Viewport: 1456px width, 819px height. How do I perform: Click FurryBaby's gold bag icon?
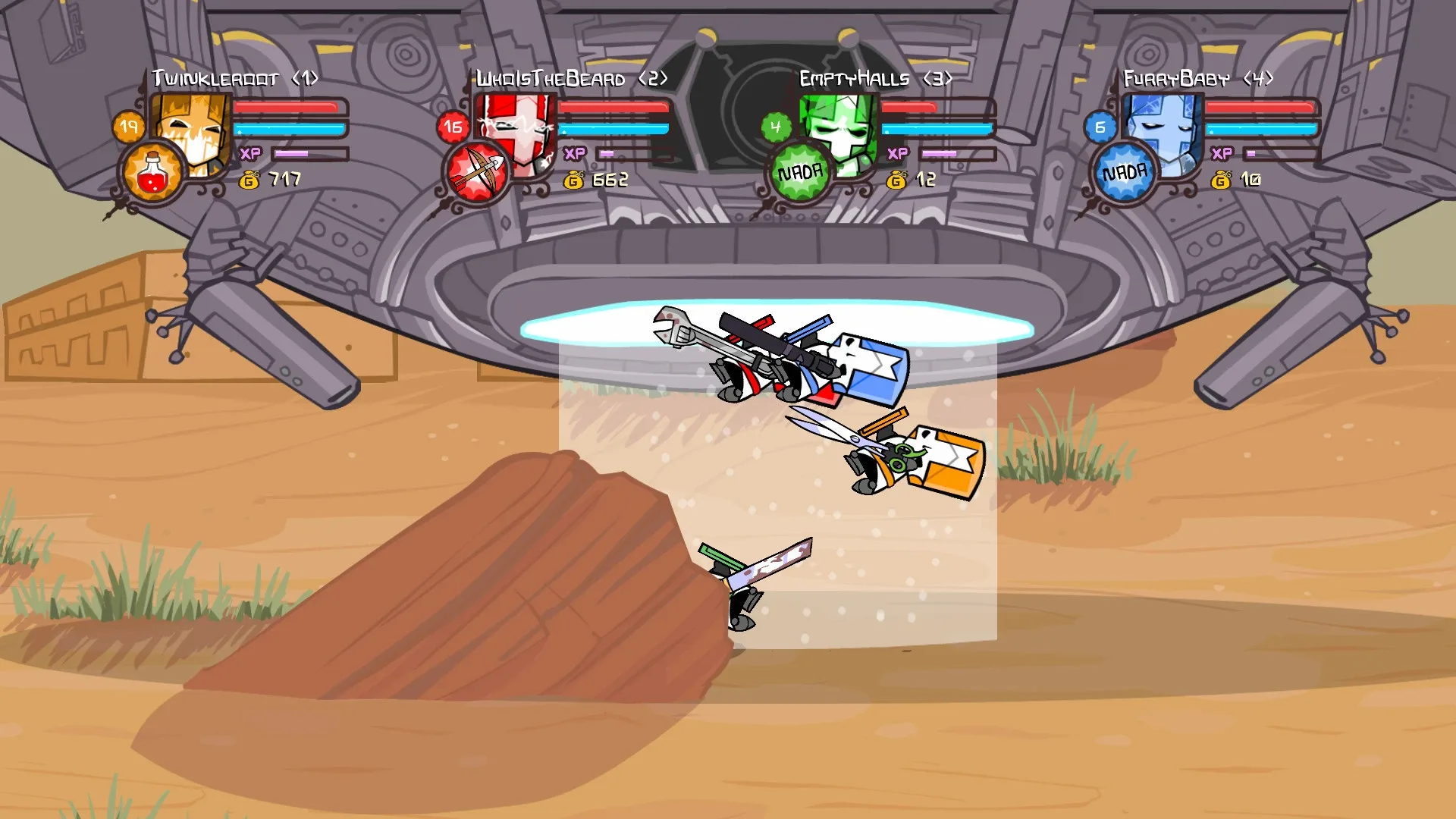pos(1221,181)
